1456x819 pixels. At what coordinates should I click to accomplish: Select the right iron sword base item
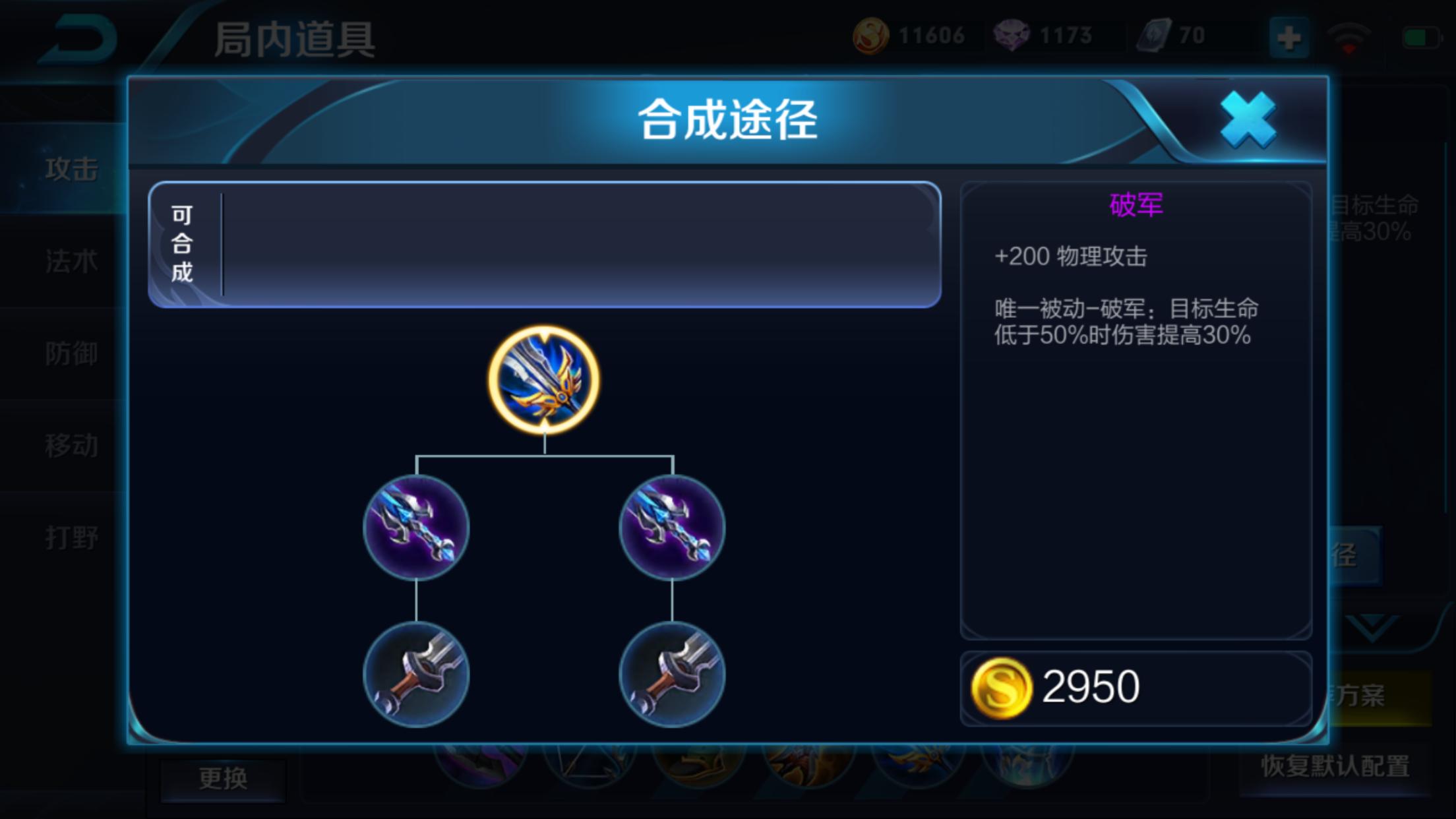point(671,673)
